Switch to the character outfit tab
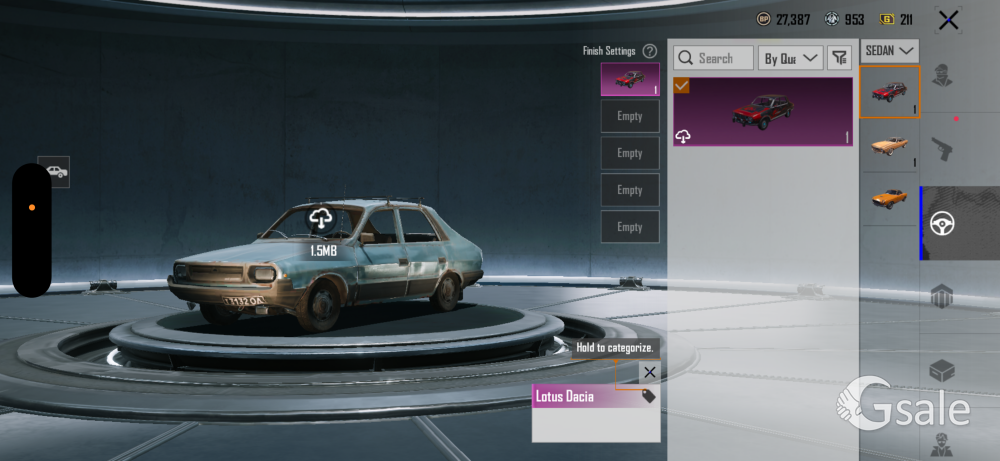The image size is (1000, 461). tap(941, 75)
